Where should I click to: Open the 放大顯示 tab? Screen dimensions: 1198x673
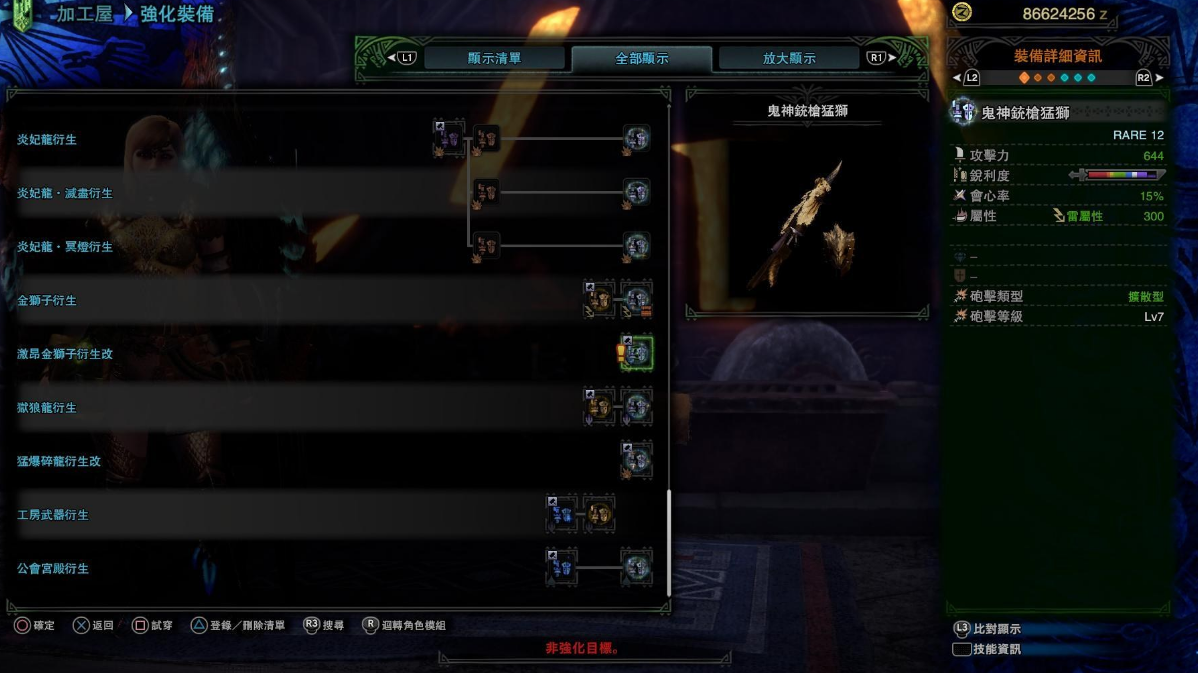[x=789, y=58]
